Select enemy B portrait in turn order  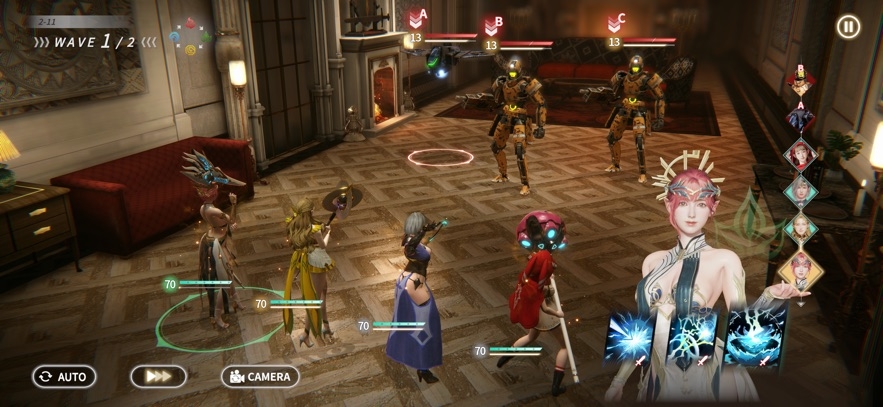[x=800, y=80]
